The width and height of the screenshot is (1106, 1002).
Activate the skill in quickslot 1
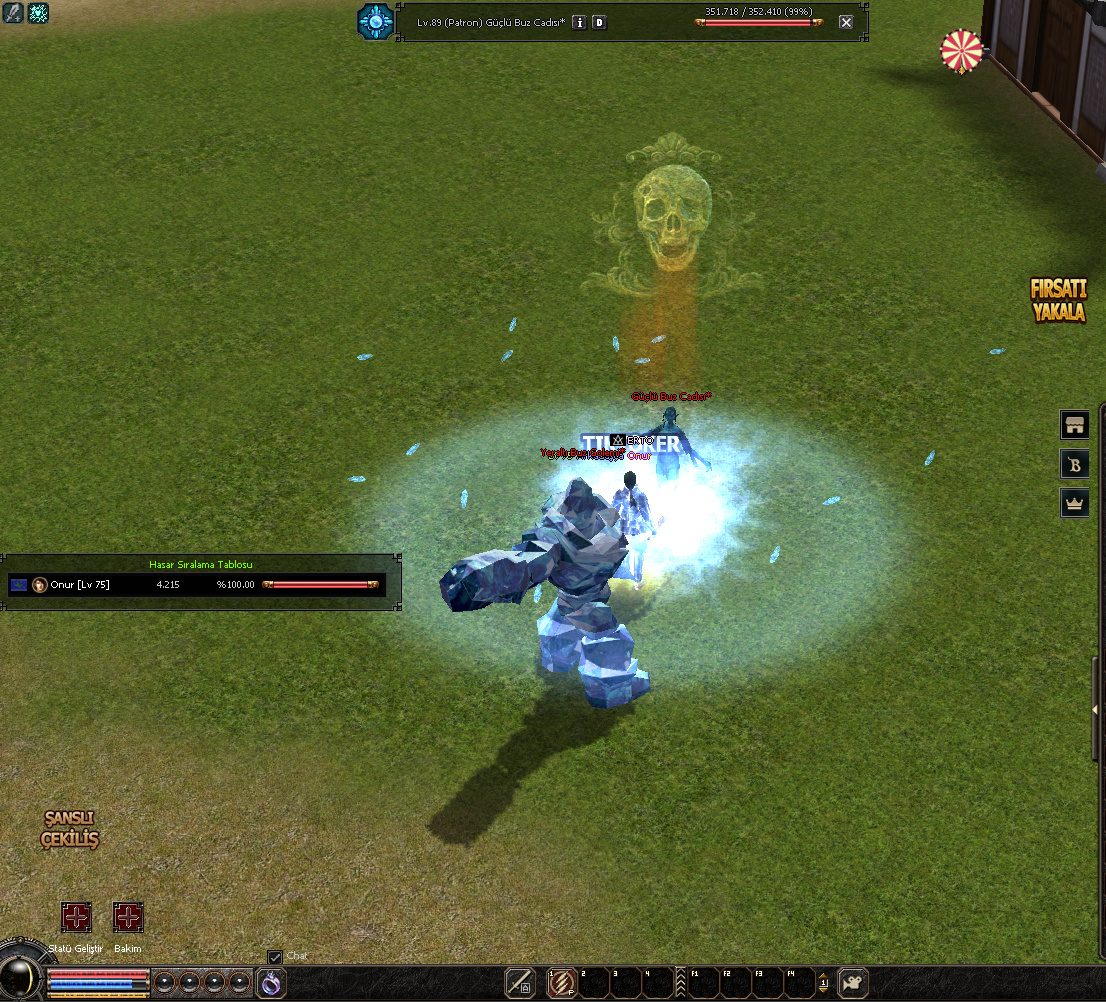[562, 983]
